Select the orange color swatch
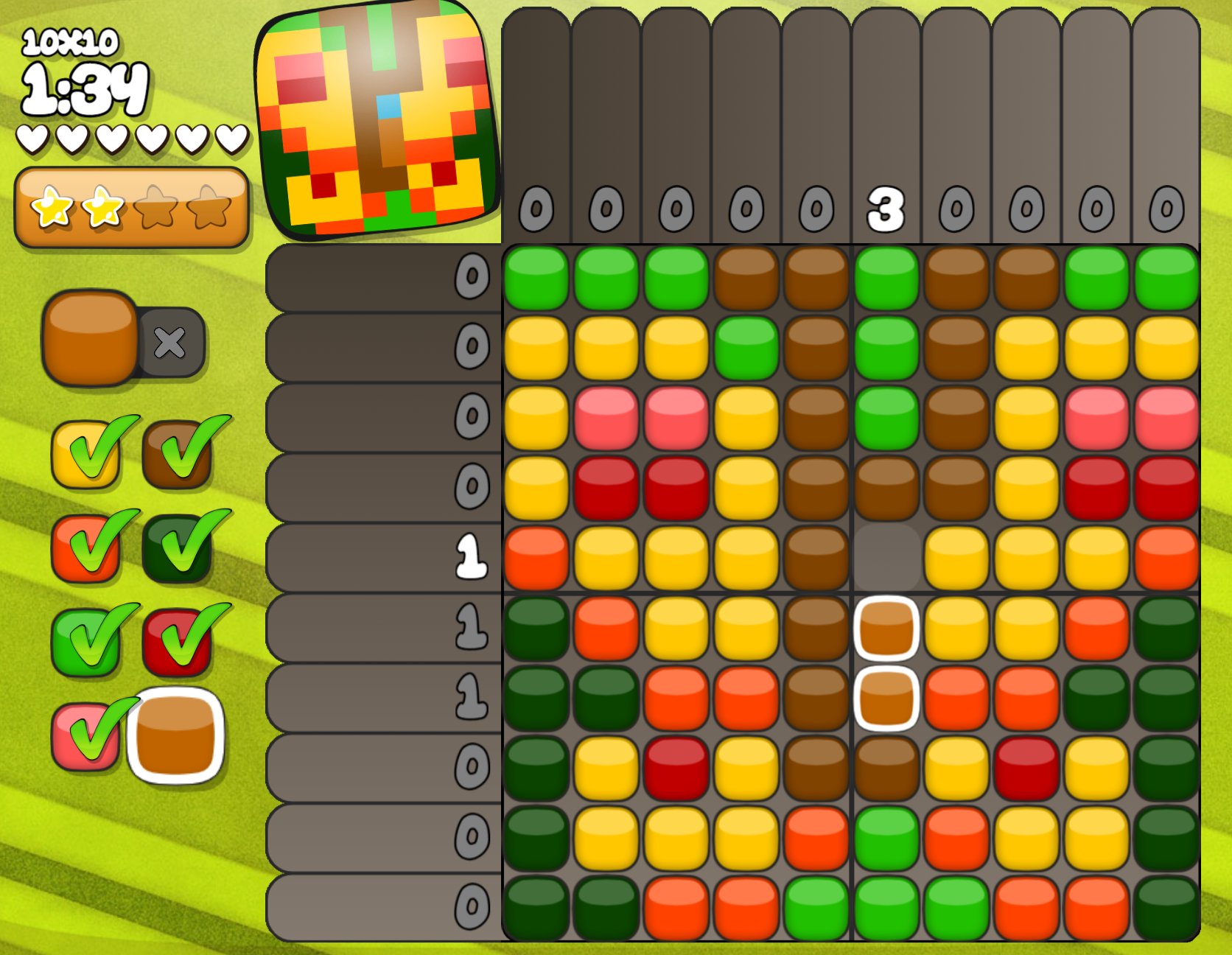This screenshot has width=1232, height=955. point(85,548)
